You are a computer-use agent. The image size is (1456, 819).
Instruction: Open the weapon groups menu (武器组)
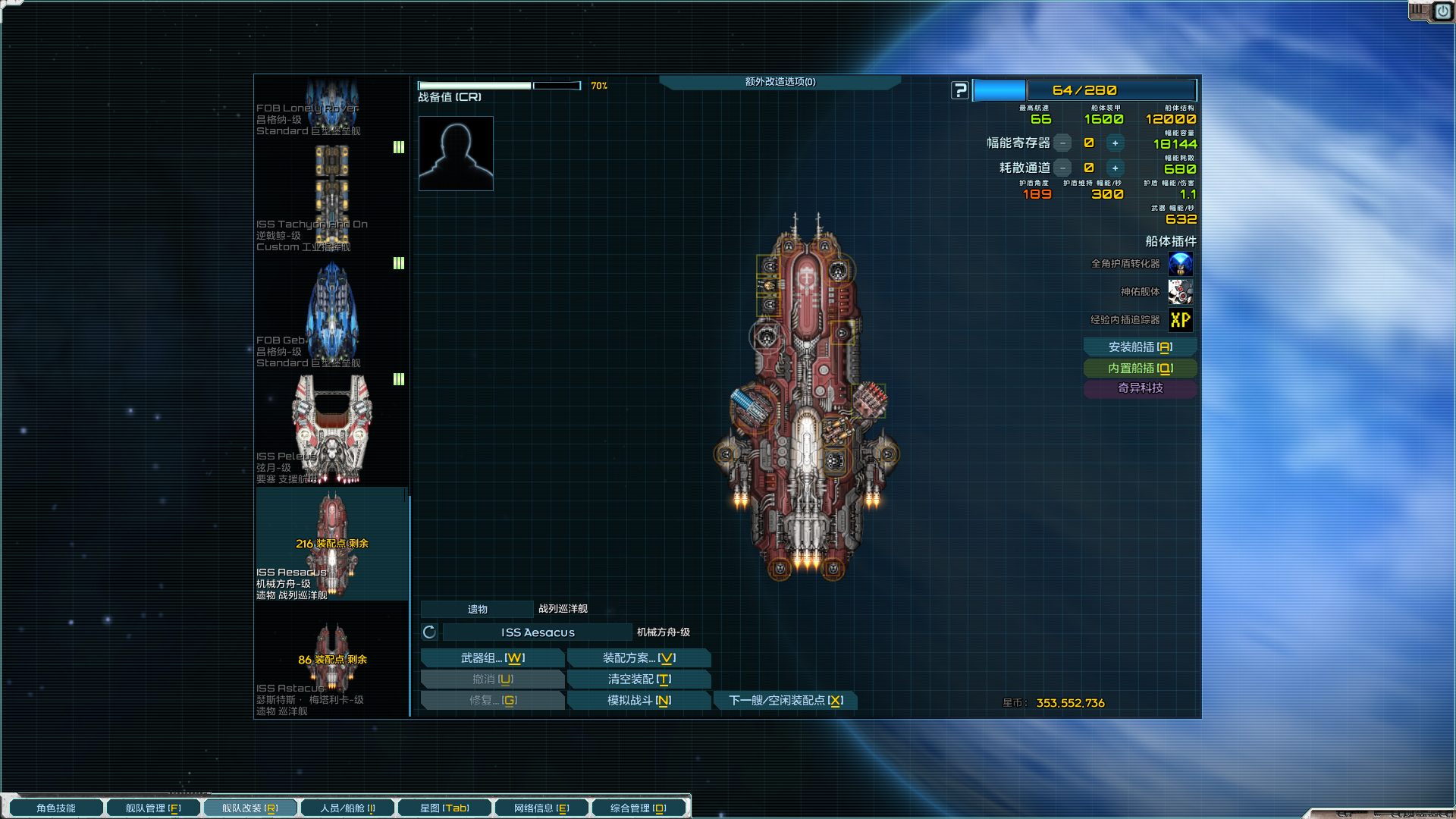[492, 658]
